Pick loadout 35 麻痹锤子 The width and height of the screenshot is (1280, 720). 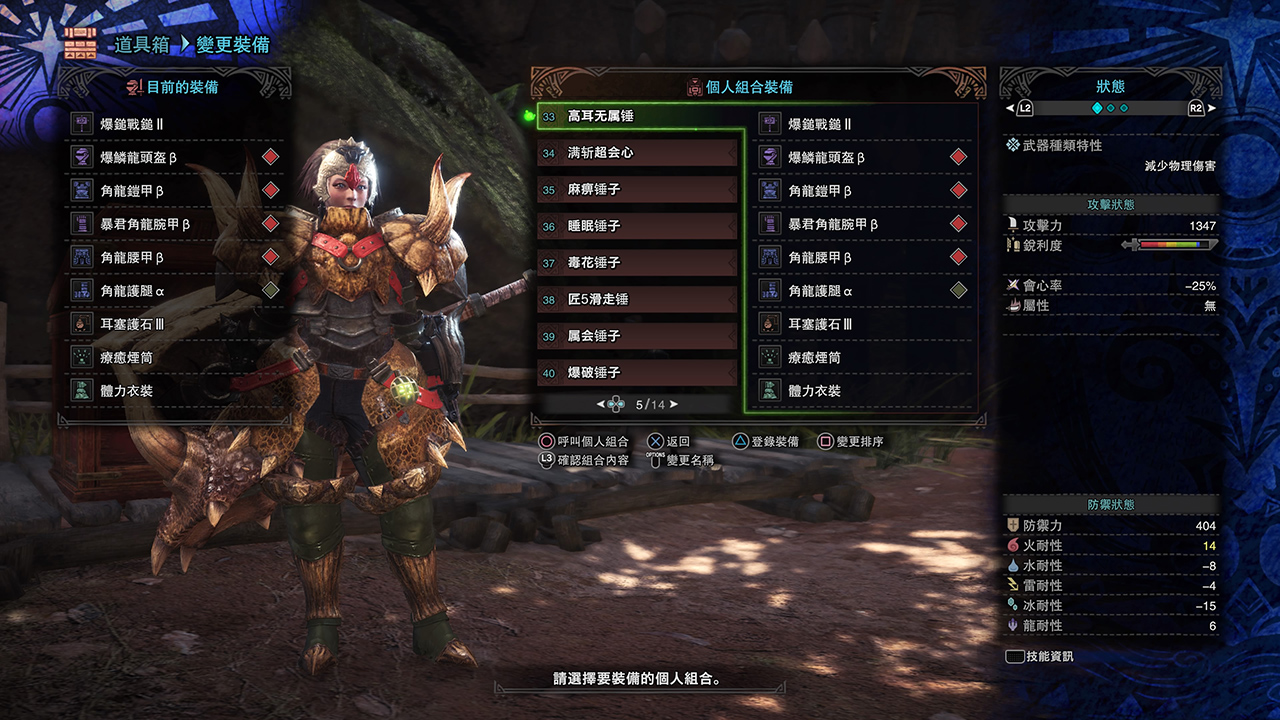pyautogui.click(x=638, y=189)
